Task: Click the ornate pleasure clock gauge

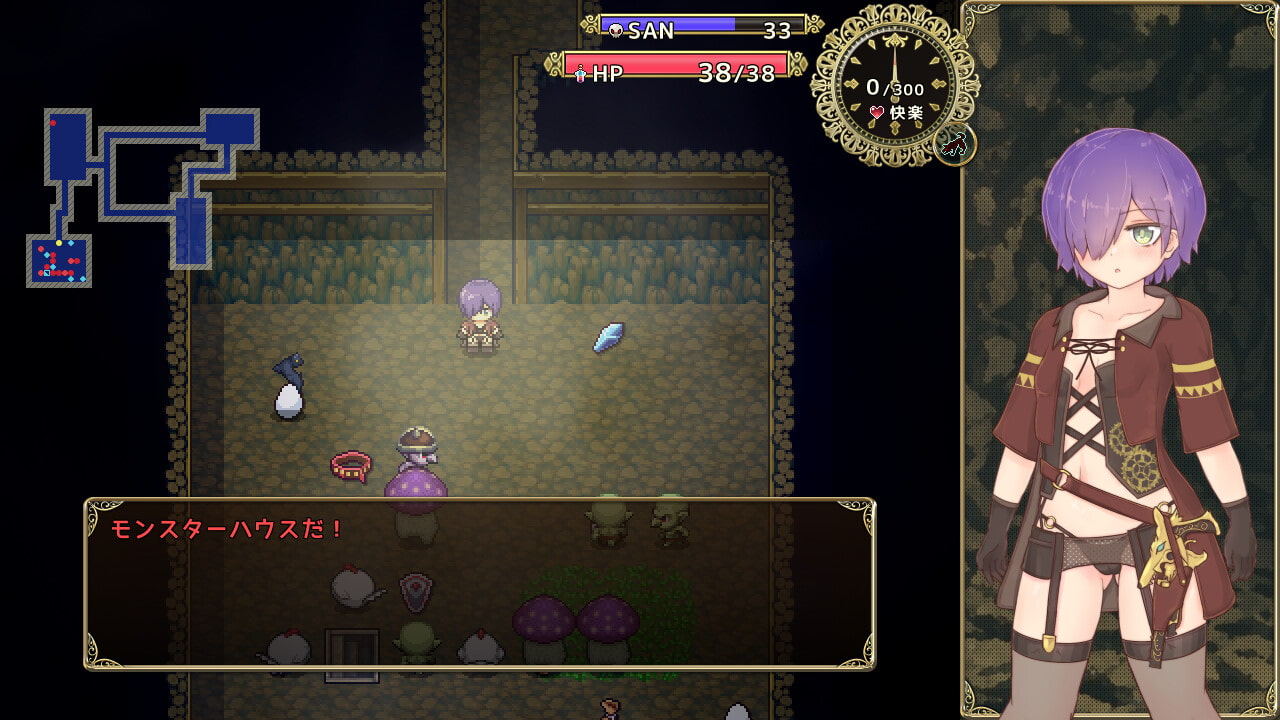Action: pyautogui.click(x=893, y=87)
